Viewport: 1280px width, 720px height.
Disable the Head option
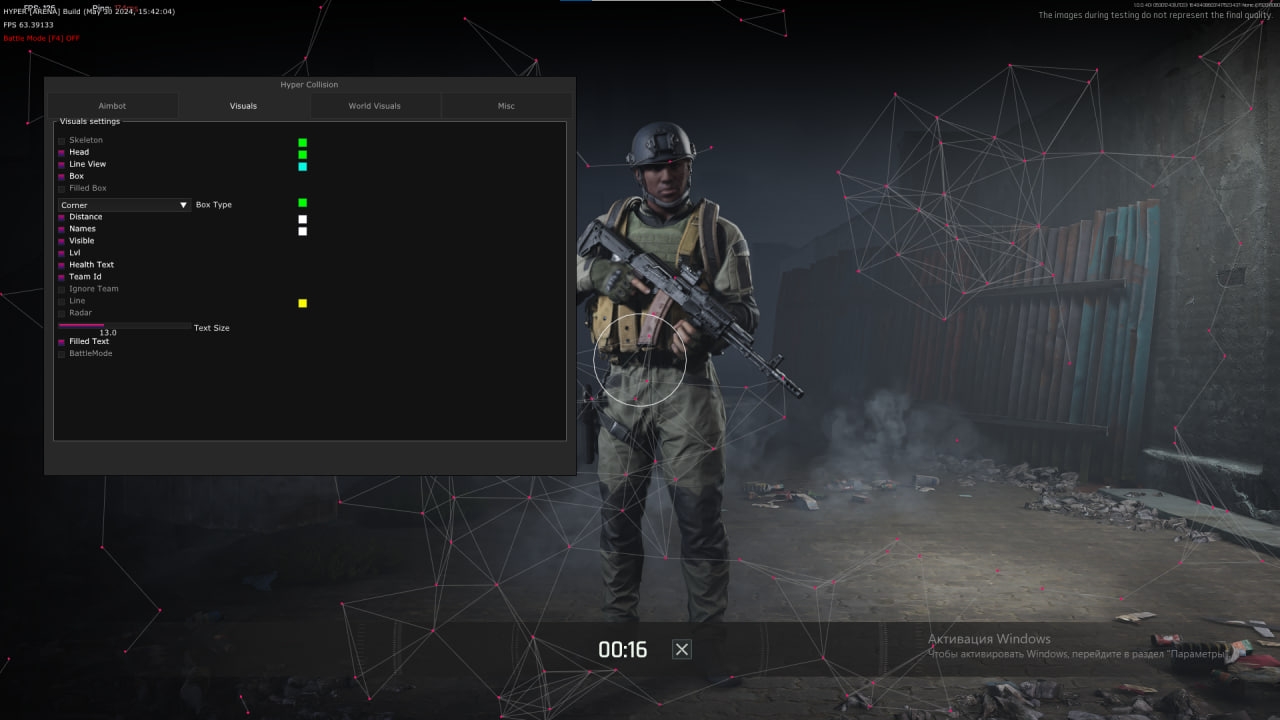(x=61, y=152)
